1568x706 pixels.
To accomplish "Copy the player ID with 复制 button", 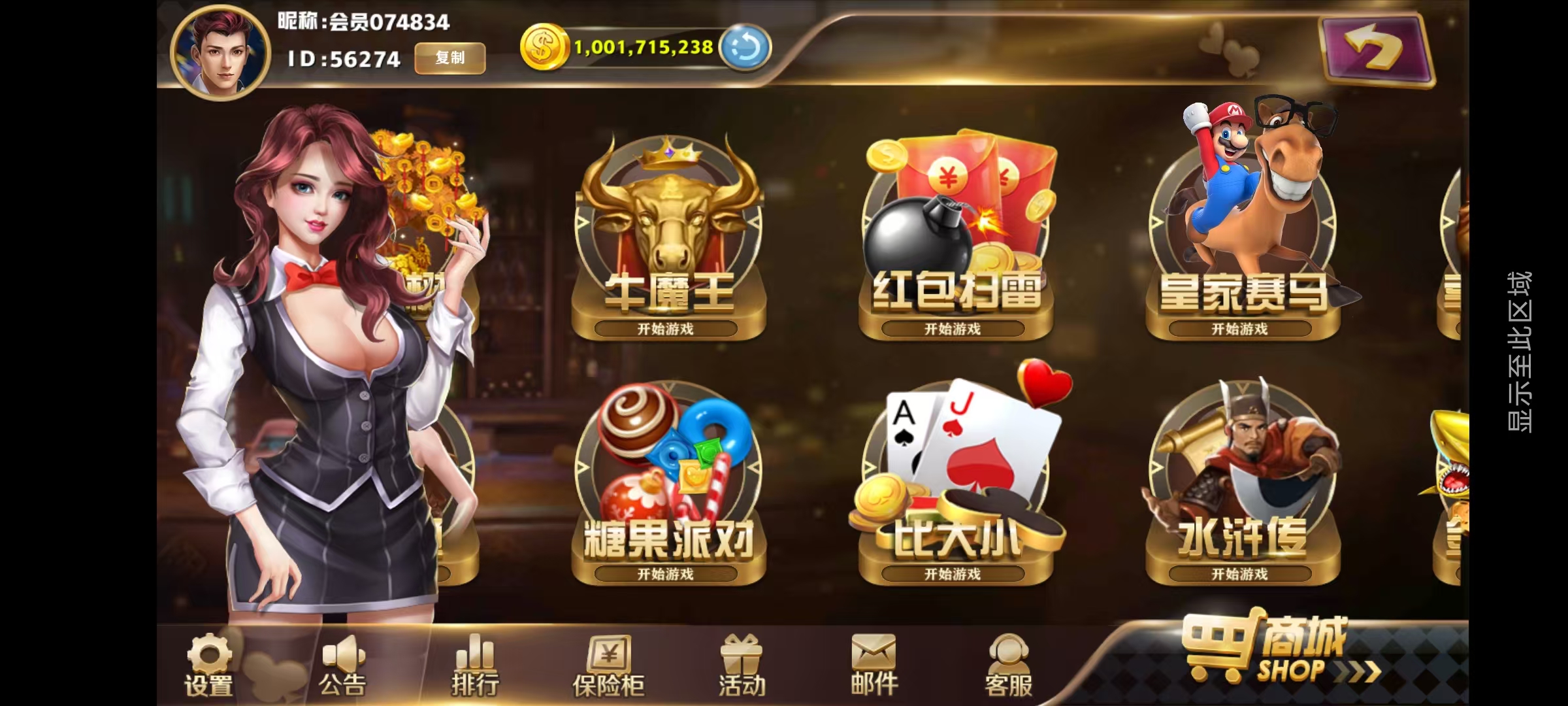I will (449, 58).
